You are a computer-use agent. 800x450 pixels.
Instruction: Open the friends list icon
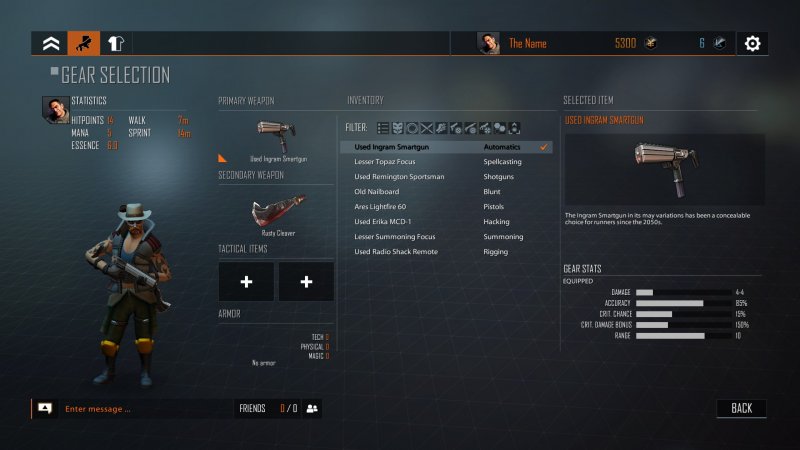312,408
